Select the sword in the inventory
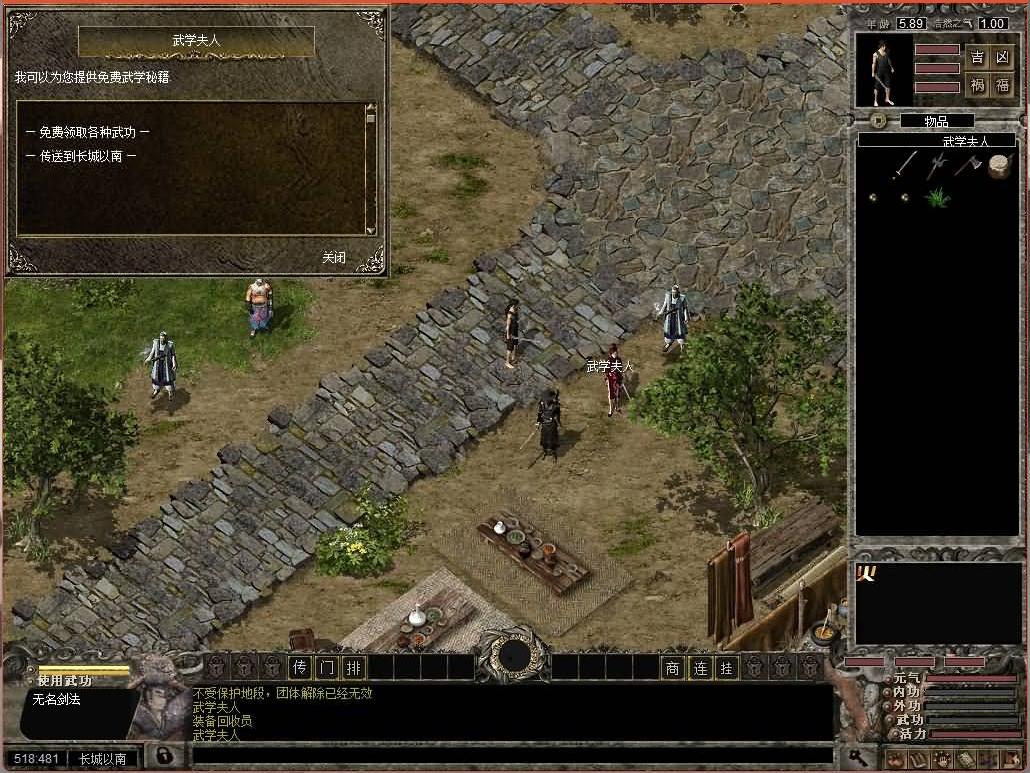The image size is (1030, 773). pyautogui.click(x=906, y=165)
